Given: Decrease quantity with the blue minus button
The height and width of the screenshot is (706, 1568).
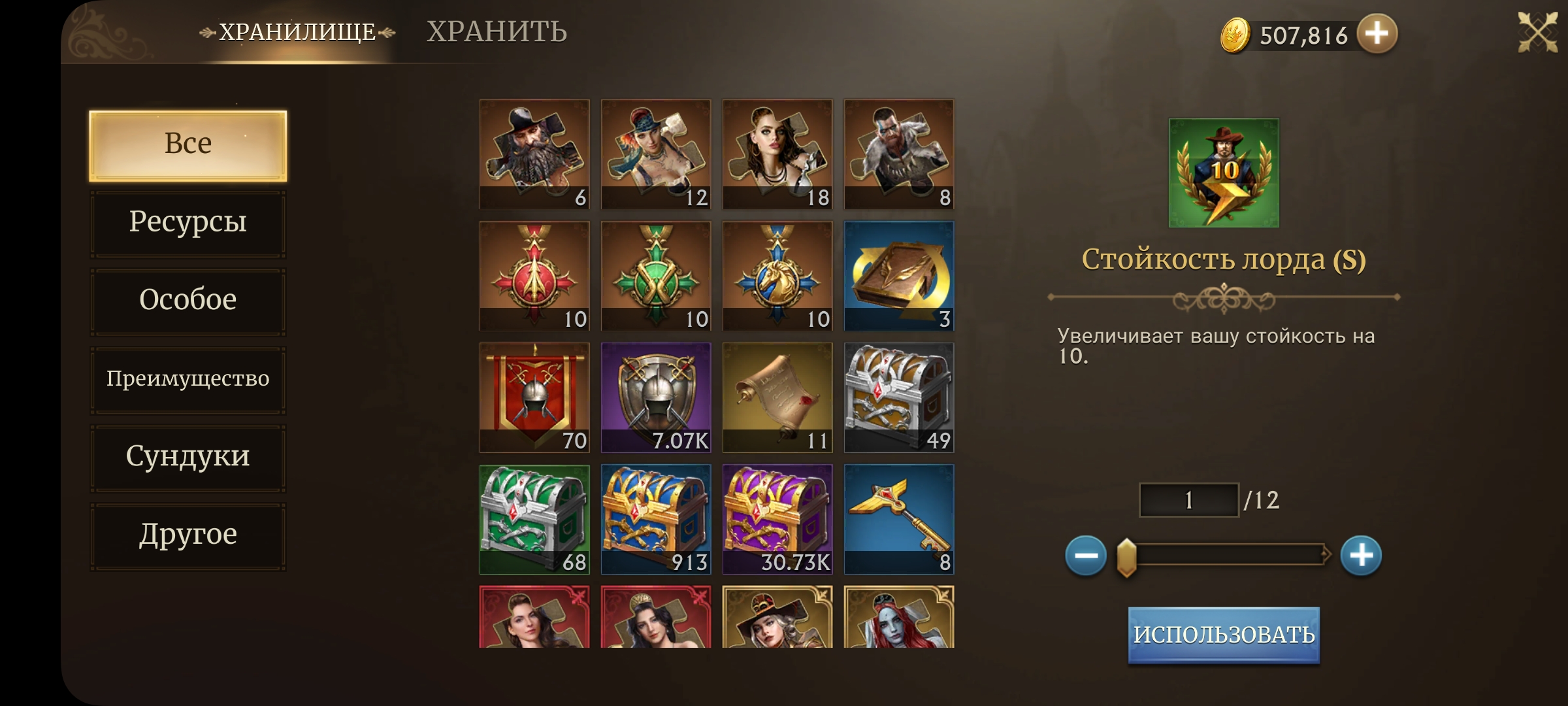Looking at the screenshot, I should tap(1086, 556).
